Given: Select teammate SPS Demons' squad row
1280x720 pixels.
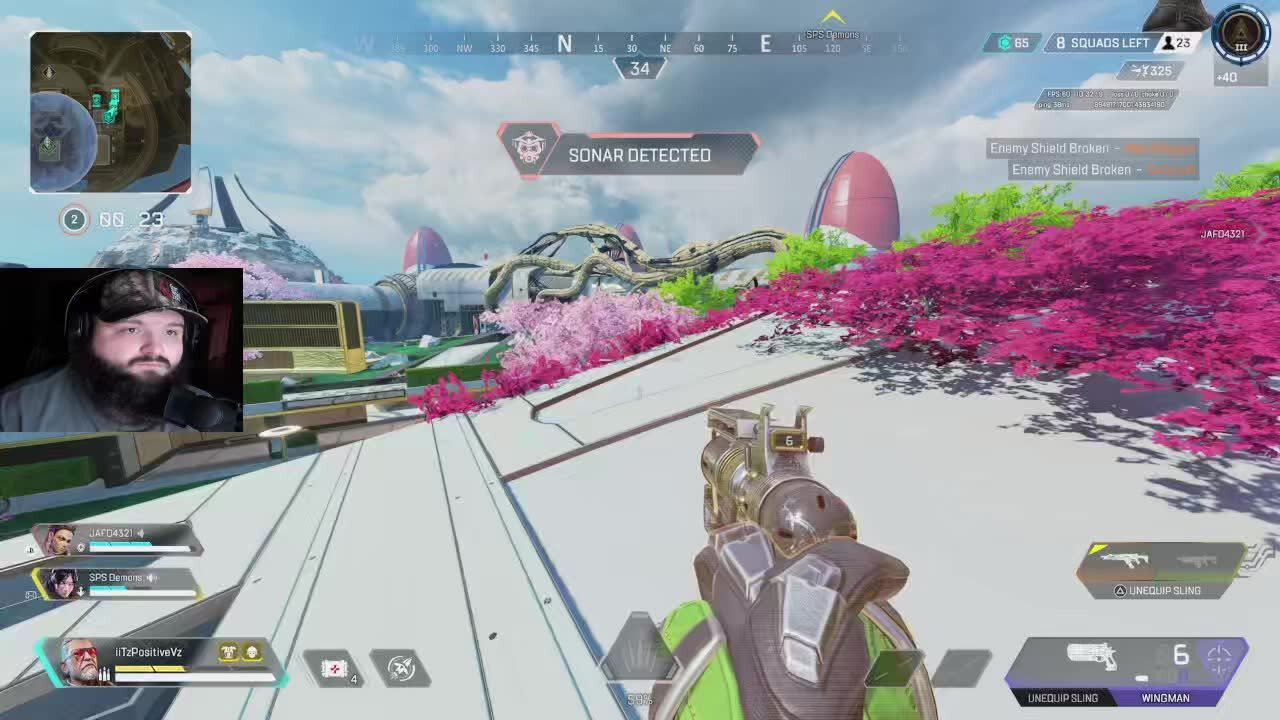Looking at the screenshot, I should (x=118, y=583).
